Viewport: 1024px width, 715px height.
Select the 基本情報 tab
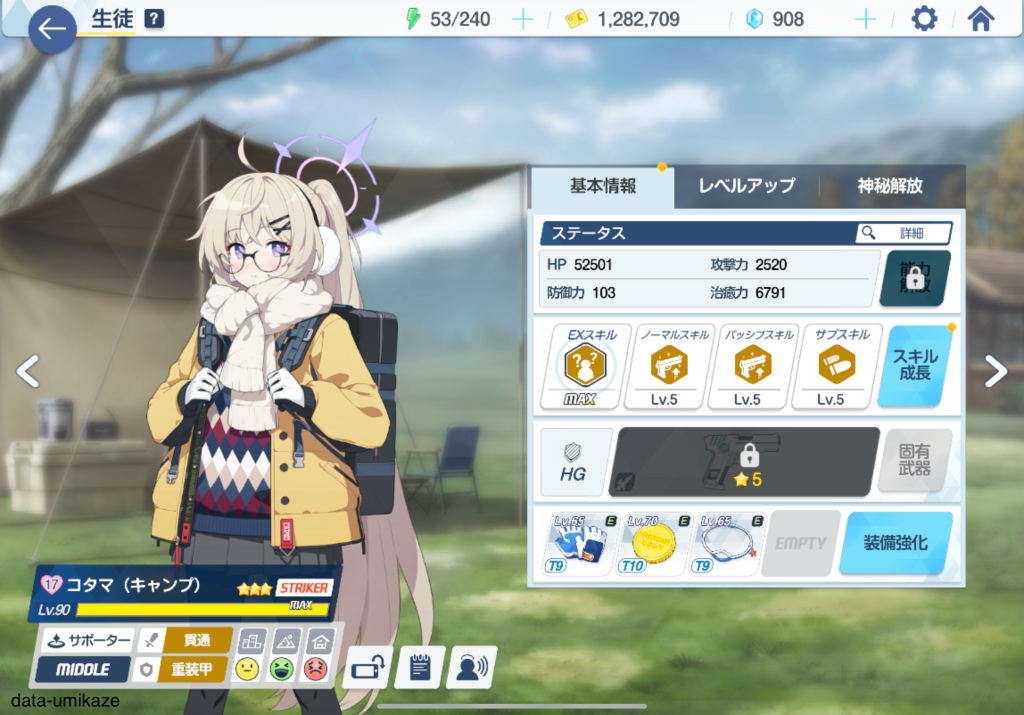(602, 186)
